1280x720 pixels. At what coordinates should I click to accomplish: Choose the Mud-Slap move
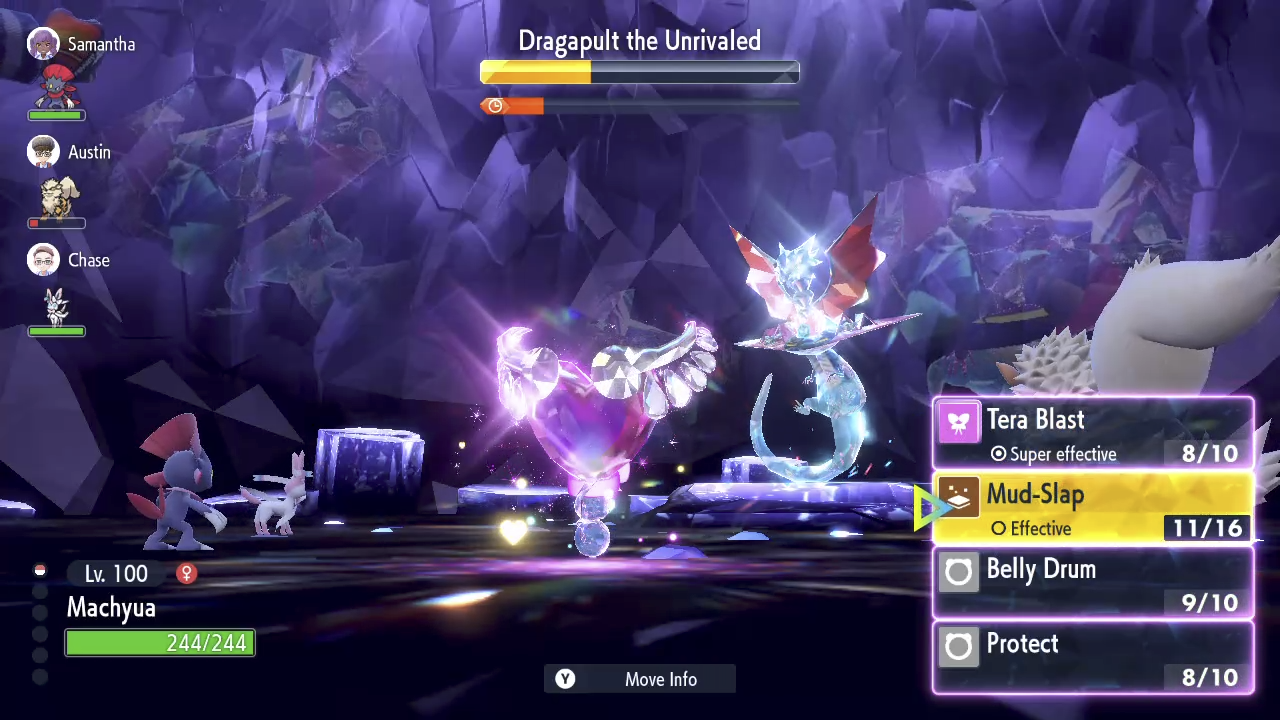pyautogui.click(x=1092, y=508)
